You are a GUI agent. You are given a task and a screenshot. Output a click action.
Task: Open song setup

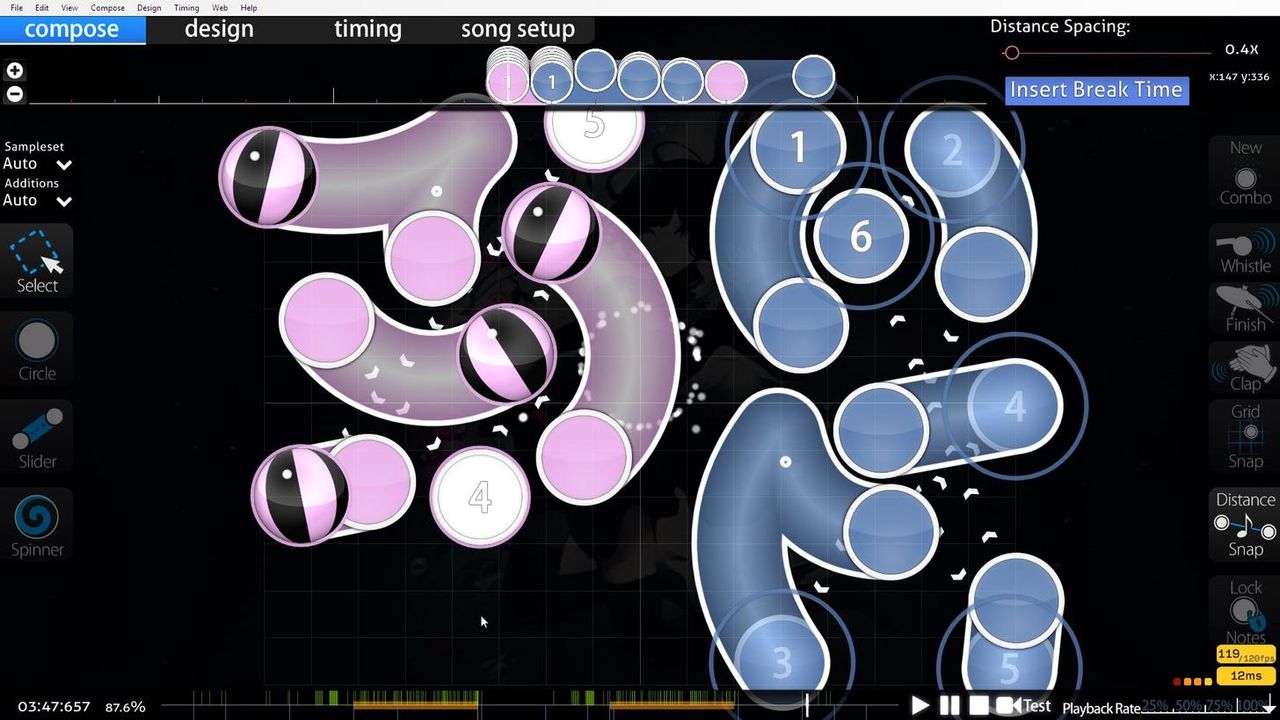click(x=517, y=29)
